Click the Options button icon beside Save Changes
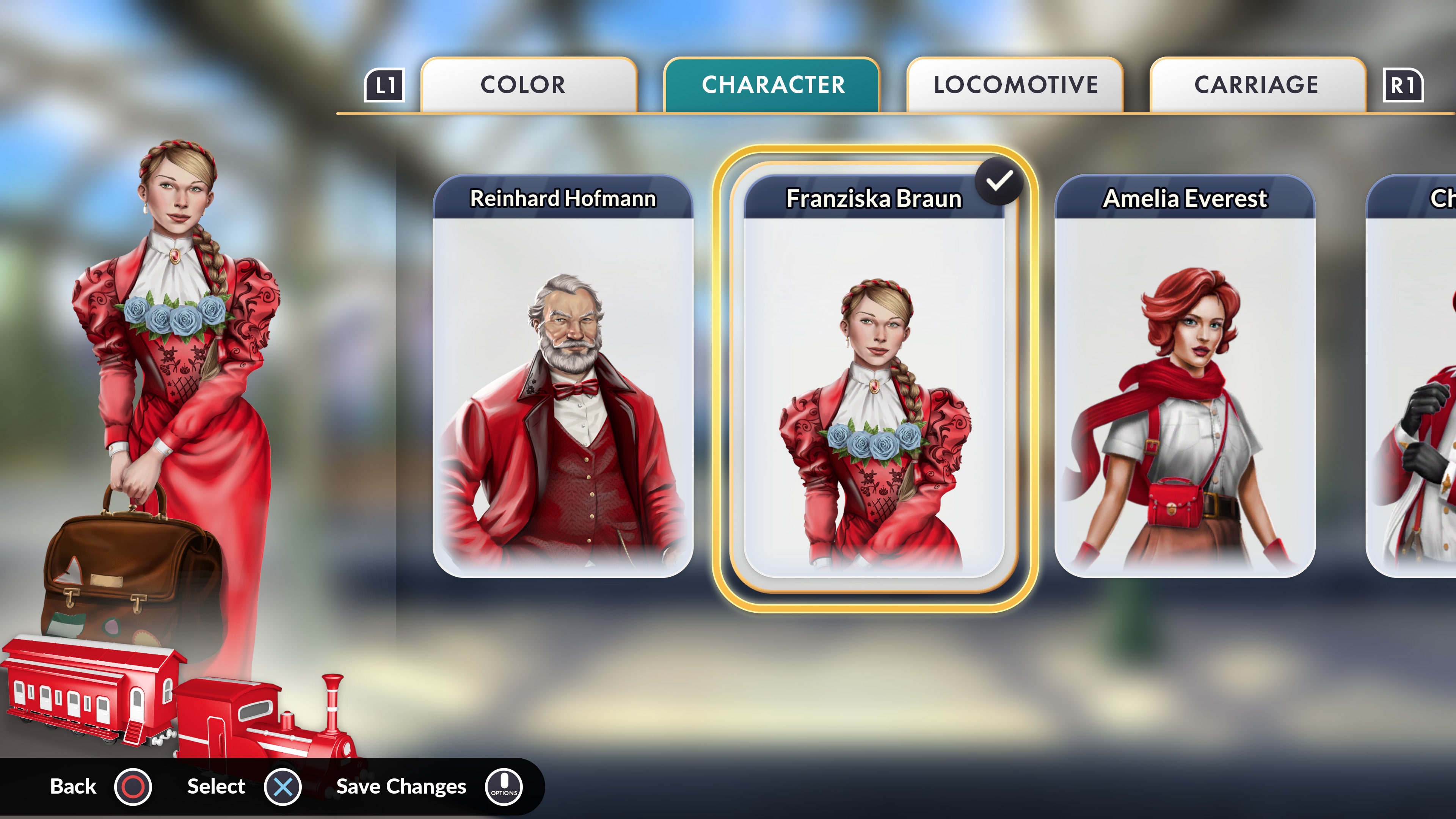The height and width of the screenshot is (819, 1456). pyautogui.click(x=505, y=786)
